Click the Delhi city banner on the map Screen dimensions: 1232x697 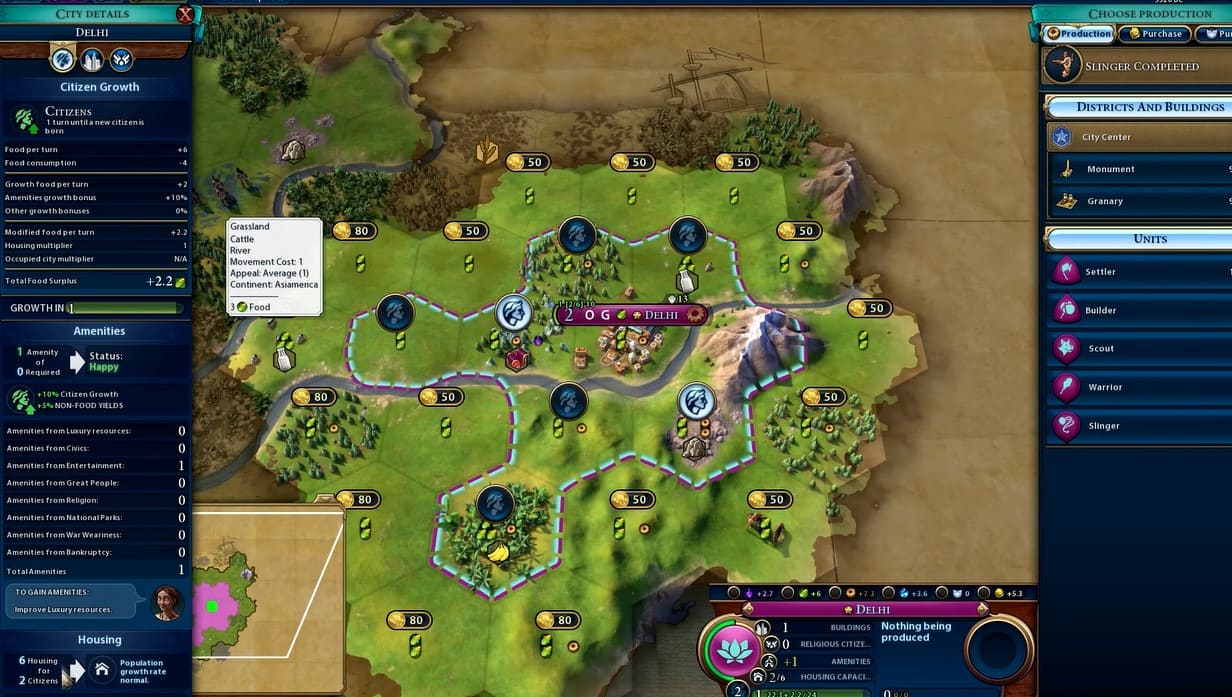[630, 315]
